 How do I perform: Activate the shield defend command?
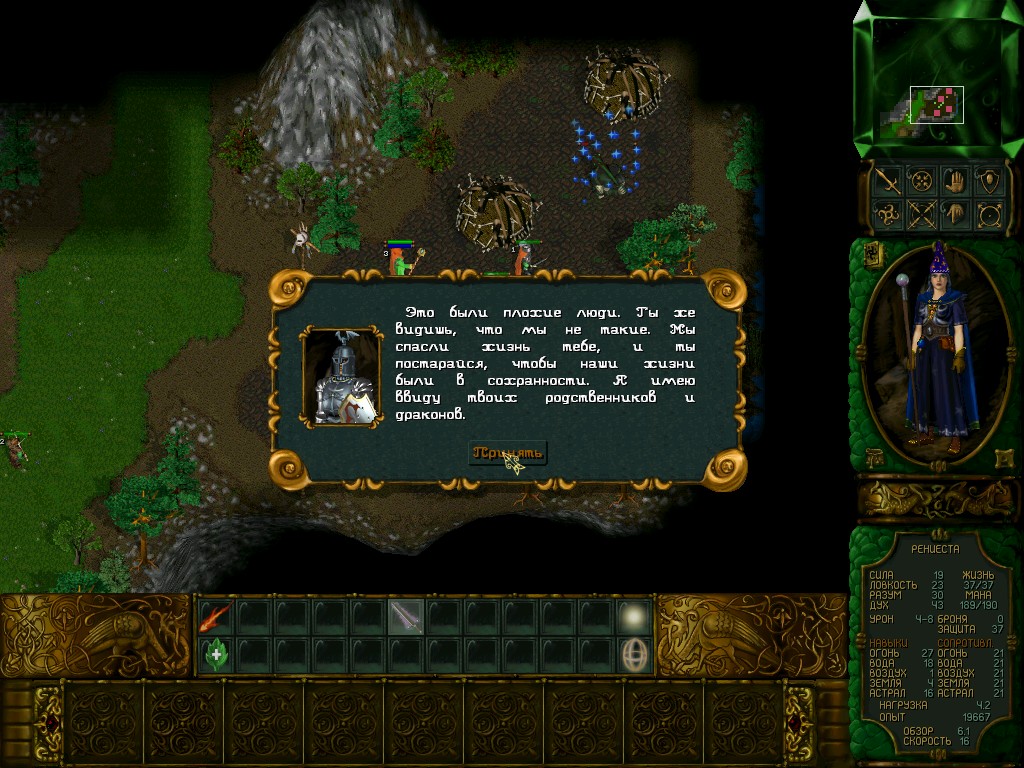click(x=990, y=181)
